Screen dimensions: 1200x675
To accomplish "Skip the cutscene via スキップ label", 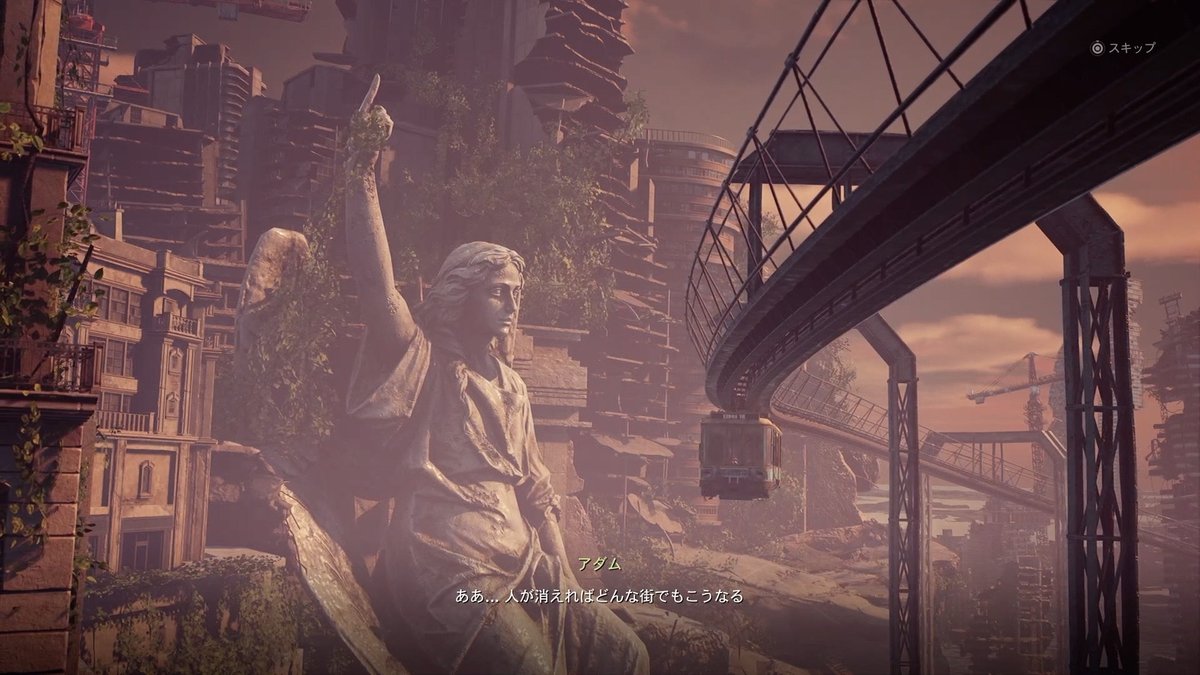I will 1131,47.
